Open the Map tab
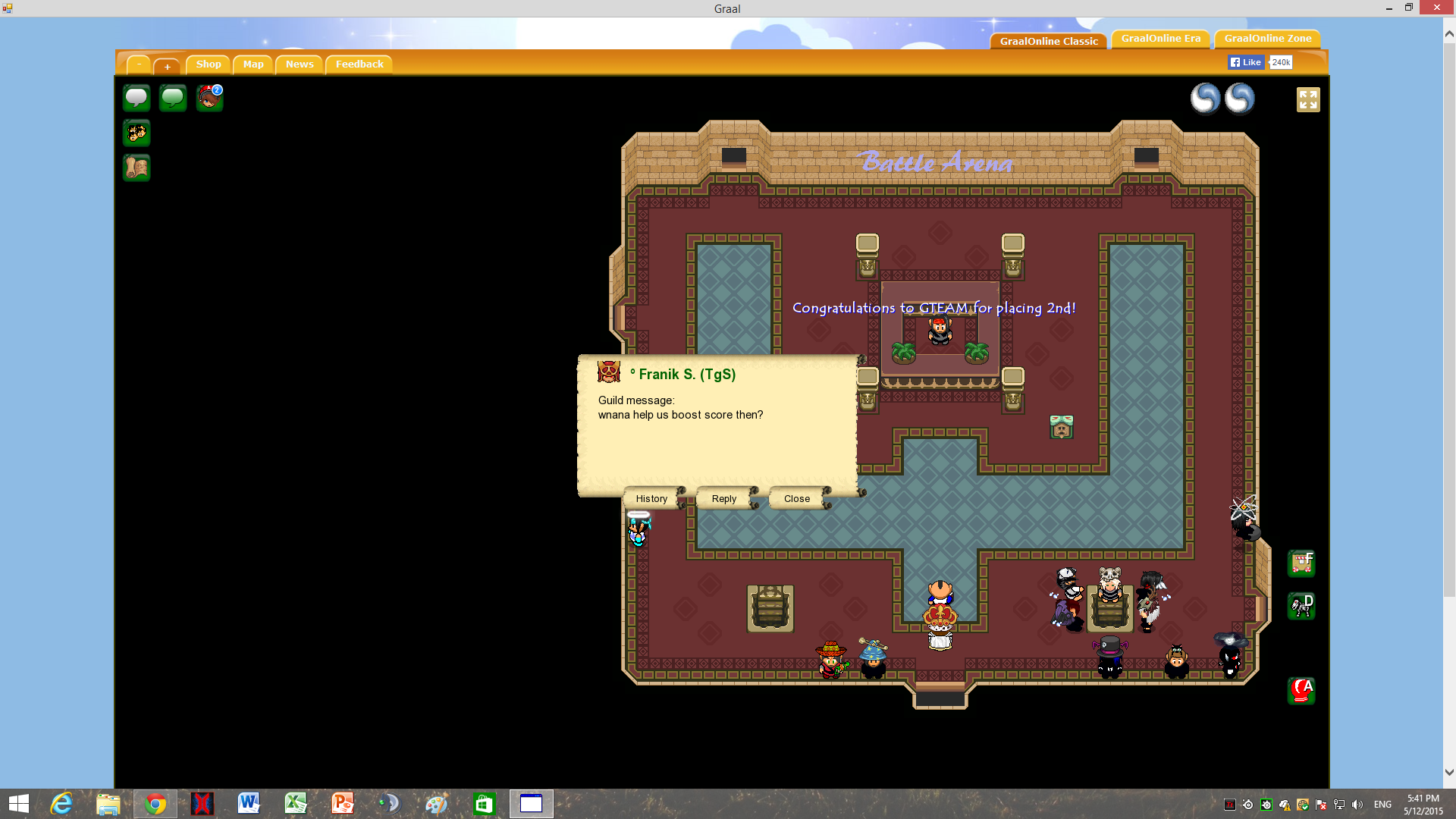Viewport: 1456px width, 819px height. [253, 64]
